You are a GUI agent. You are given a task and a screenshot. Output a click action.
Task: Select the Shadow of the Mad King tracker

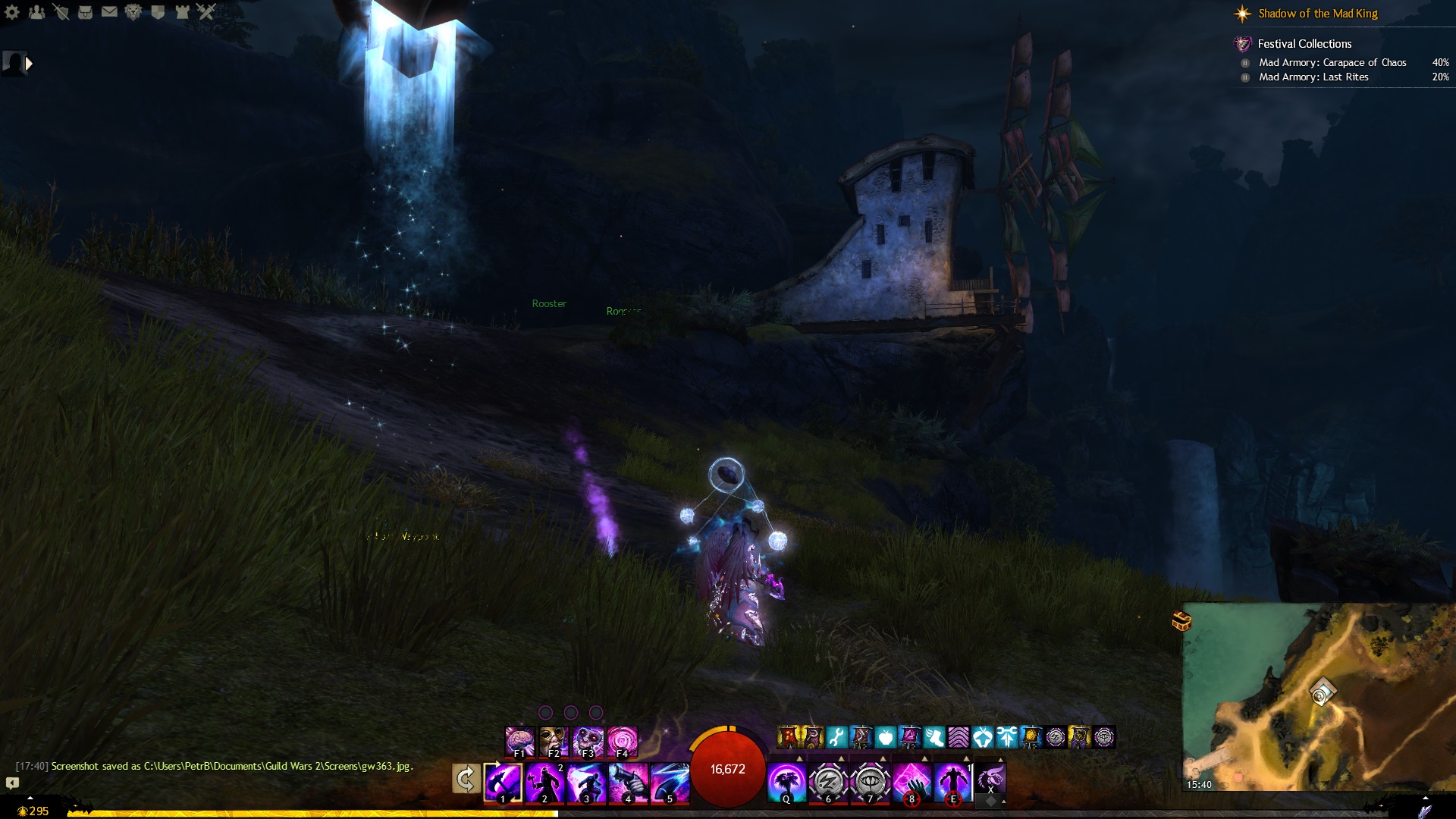(x=1317, y=14)
